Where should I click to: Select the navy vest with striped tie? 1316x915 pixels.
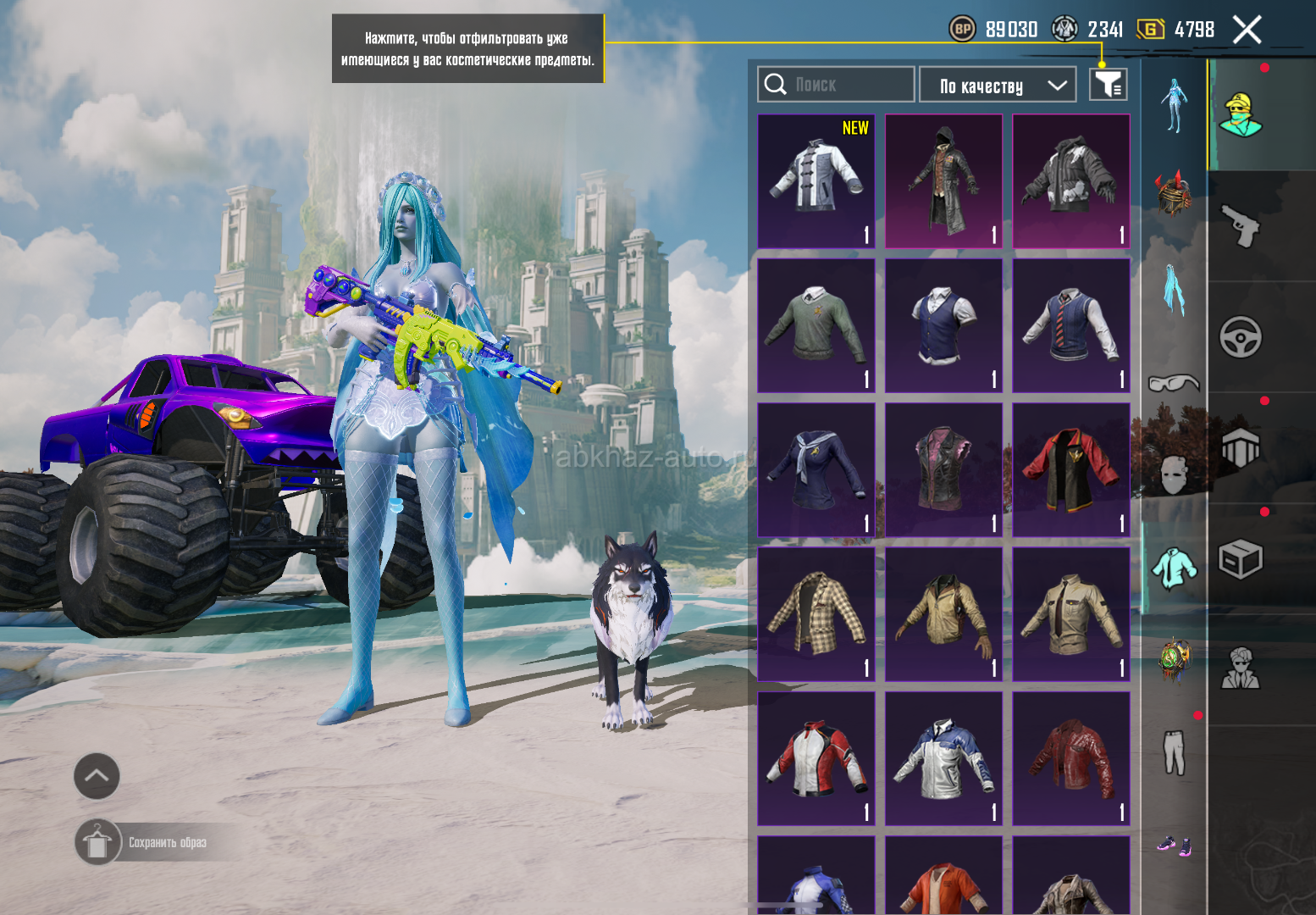point(1071,326)
